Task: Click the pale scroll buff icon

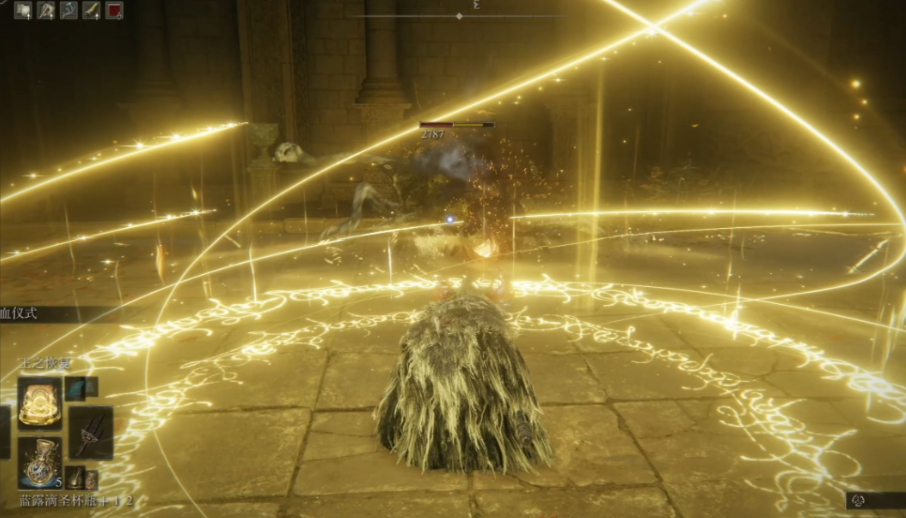Action: (22, 11)
